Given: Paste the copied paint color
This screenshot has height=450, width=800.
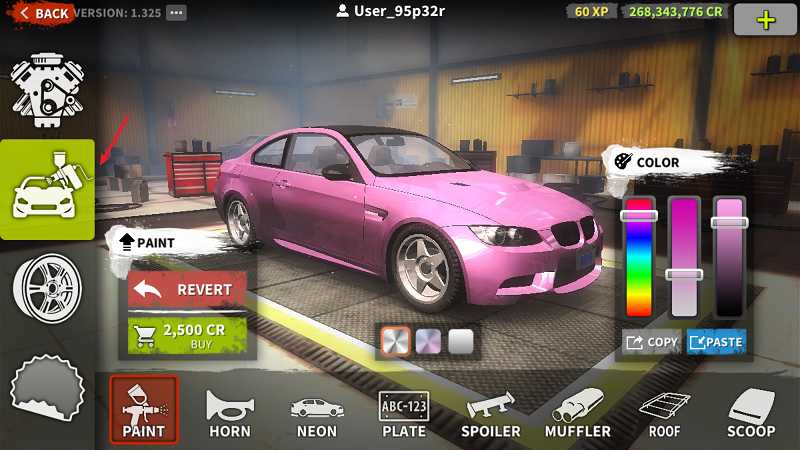Looking at the screenshot, I should pyautogui.click(x=716, y=342).
